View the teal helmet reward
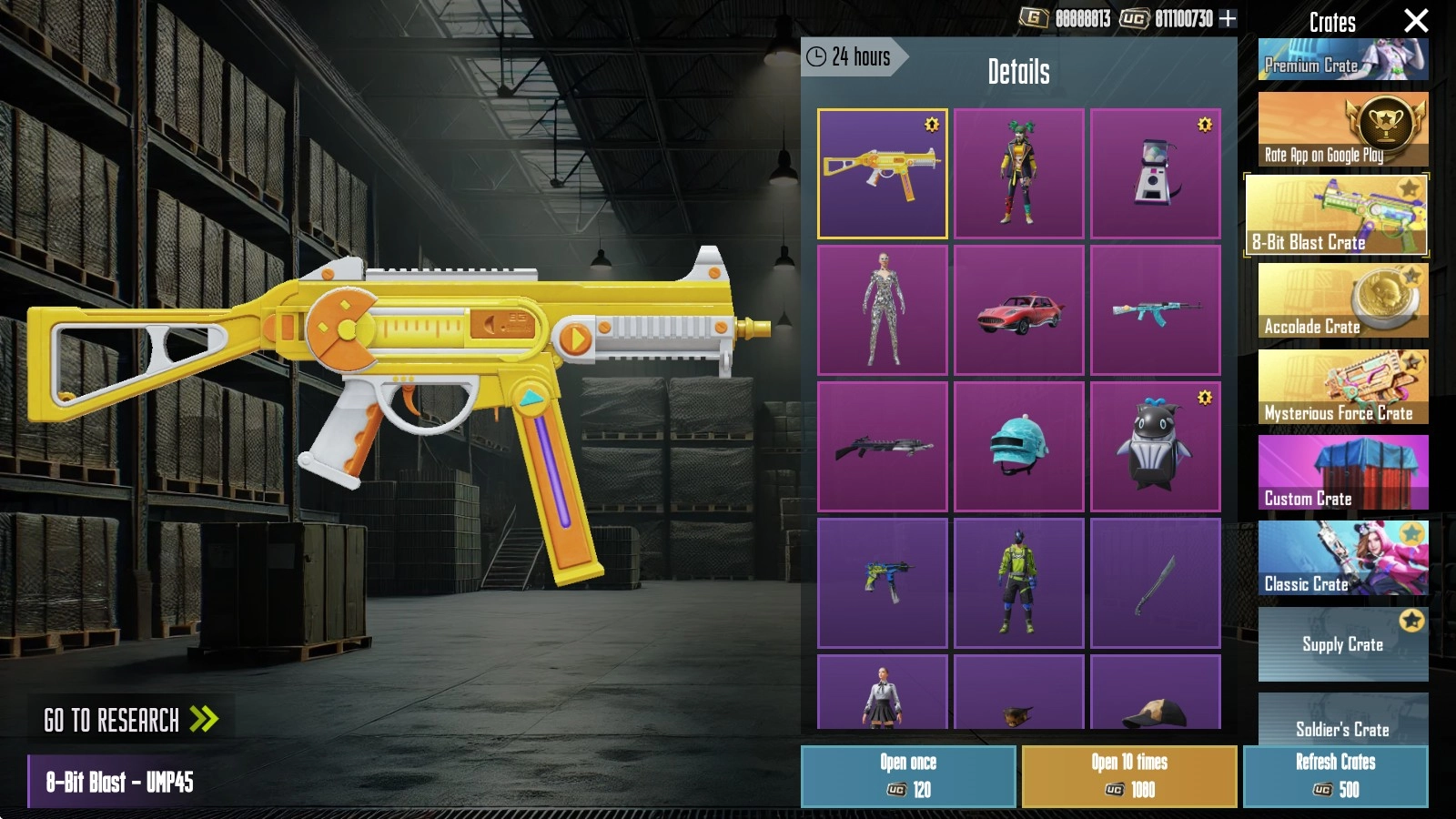This screenshot has height=819, width=1456. pos(1018,447)
